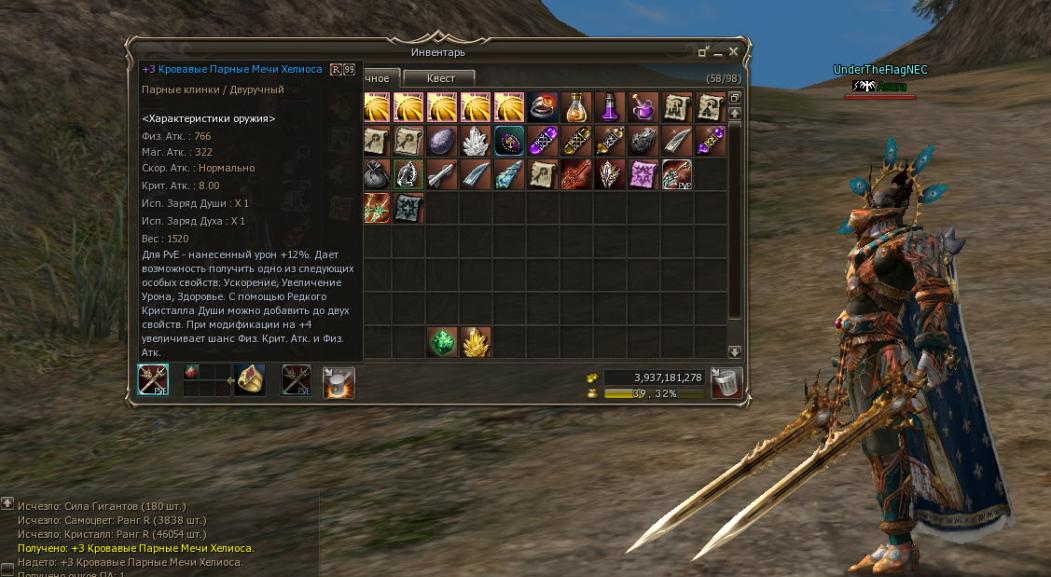Image resolution: width=1051 pixels, height=577 pixels.
Task: Close the Инвентарь window
Action: click(734, 51)
